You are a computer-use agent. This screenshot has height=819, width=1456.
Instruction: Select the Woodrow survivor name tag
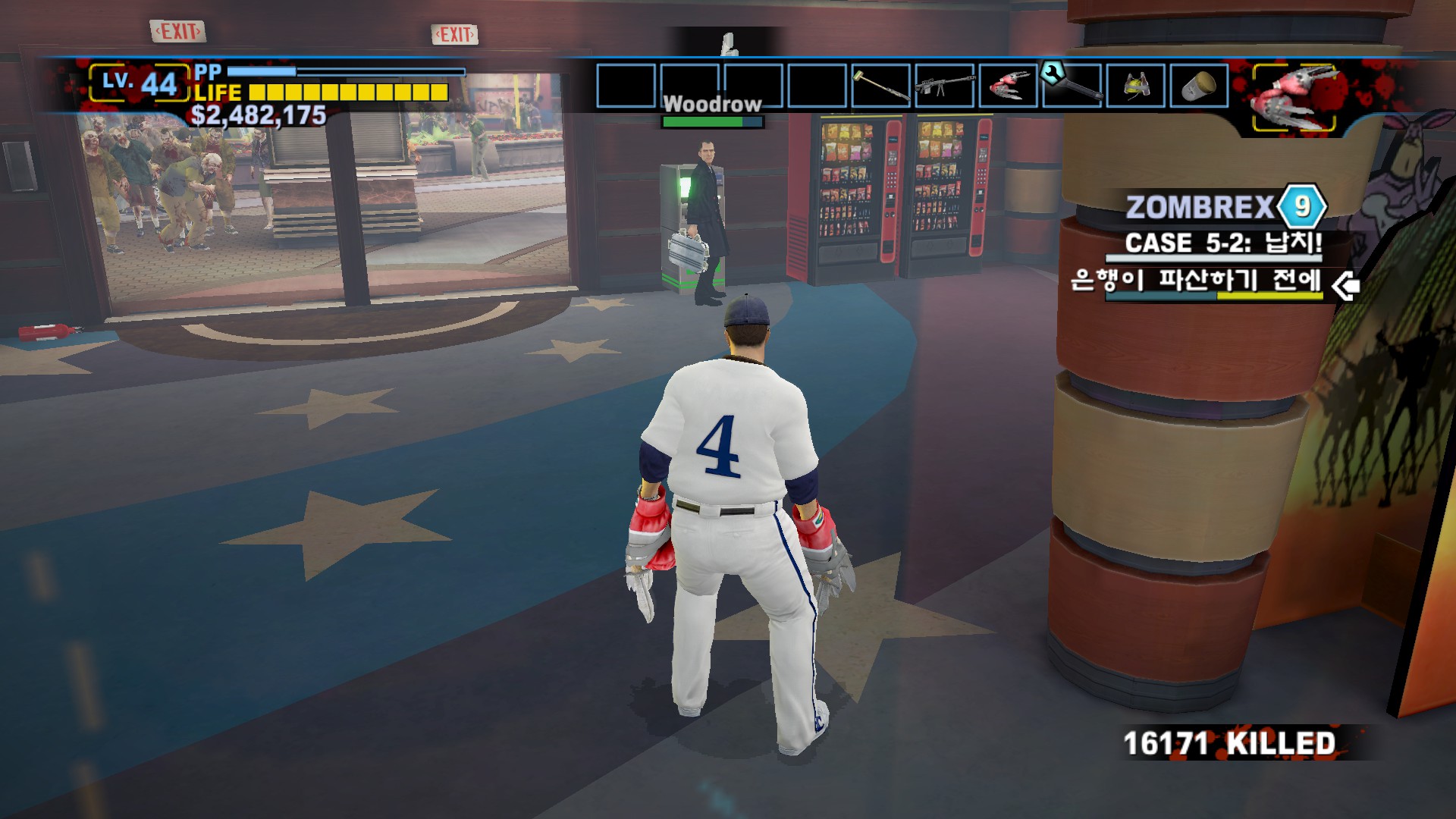[x=712, y=104]
